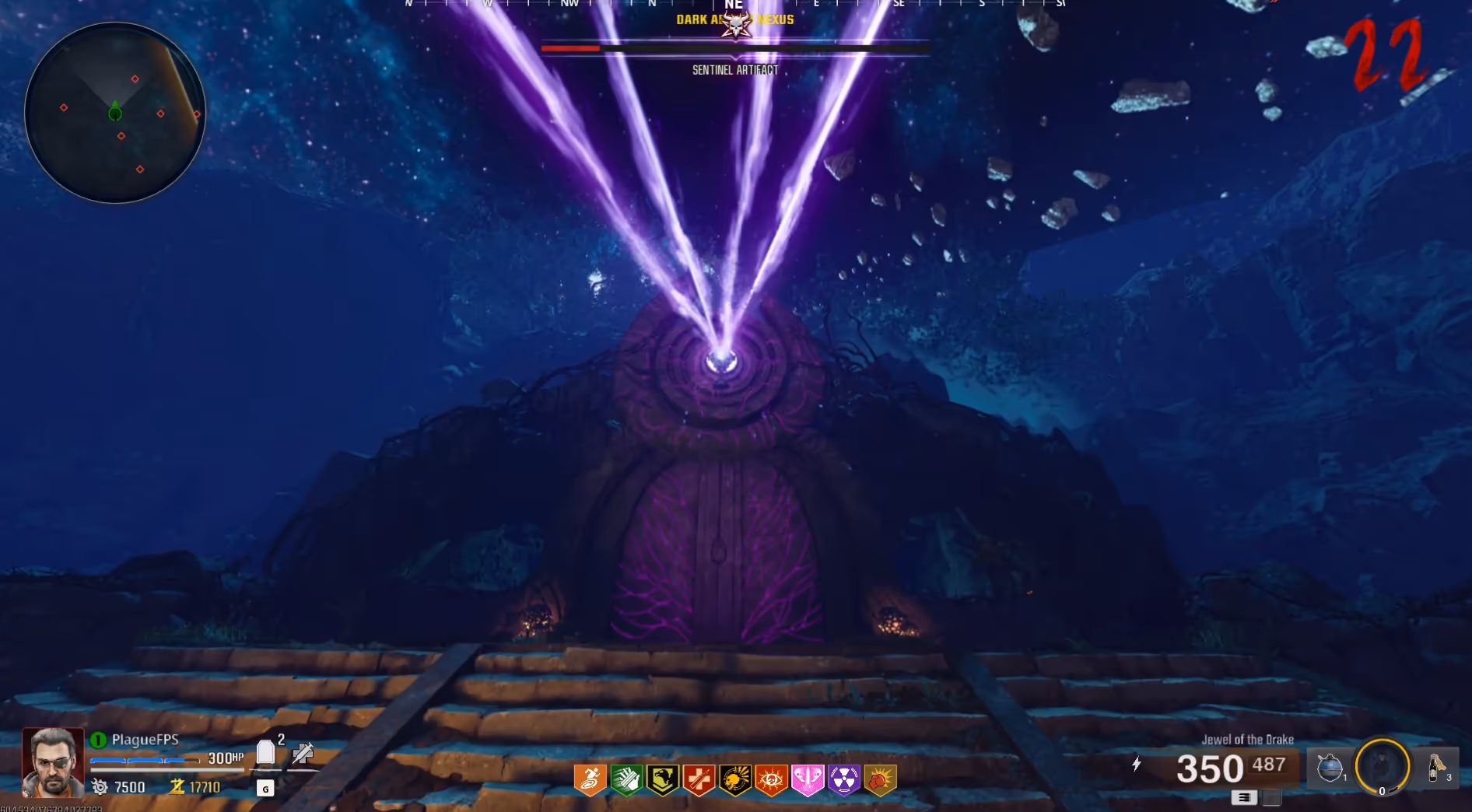Activate the yellow-ringed field upgrade

click(x=1383, y=766)
